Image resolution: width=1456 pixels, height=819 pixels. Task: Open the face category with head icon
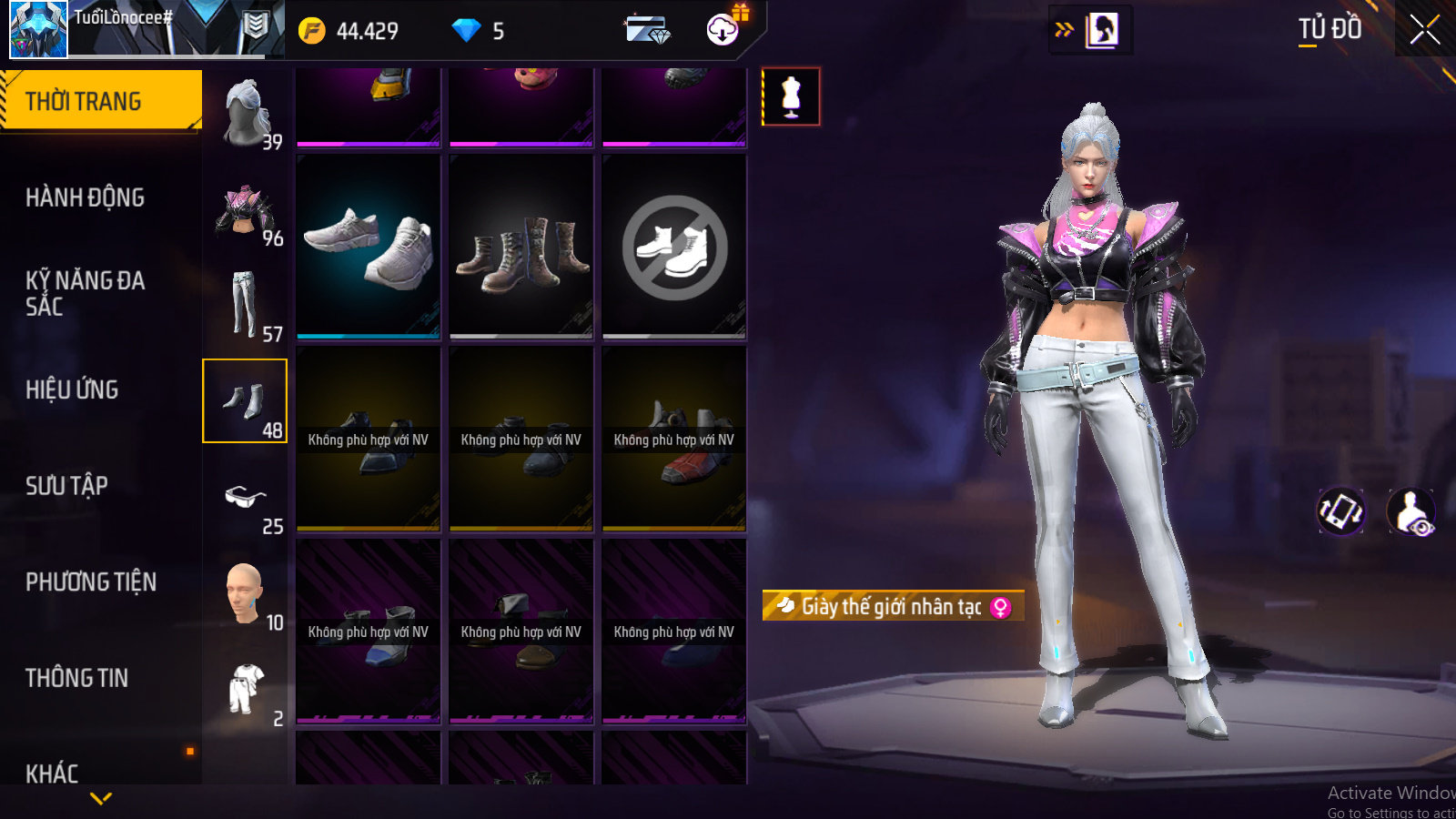(x=246, y=594)
